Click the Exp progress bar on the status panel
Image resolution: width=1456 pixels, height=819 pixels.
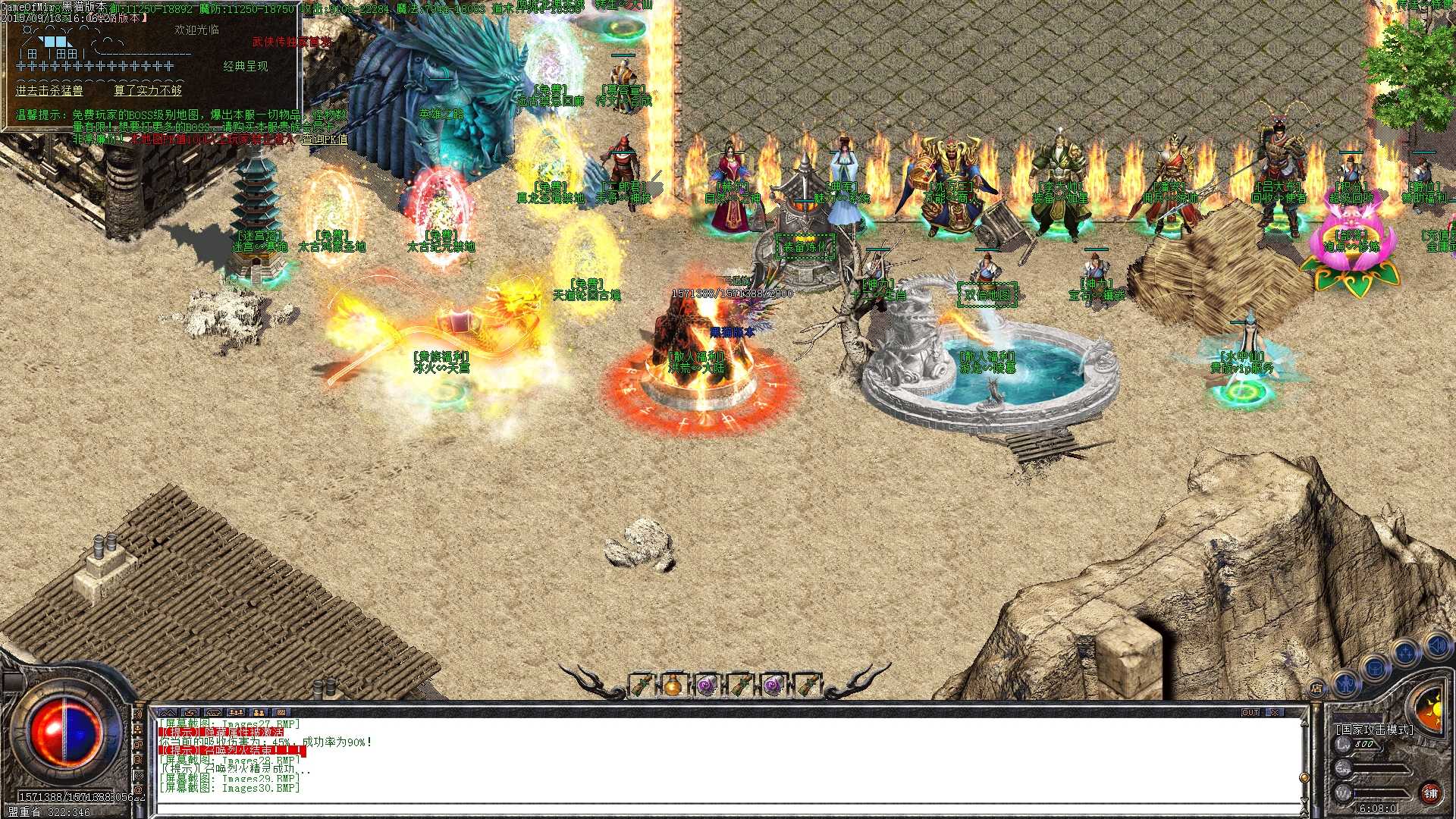click(x=1379, y=768)
